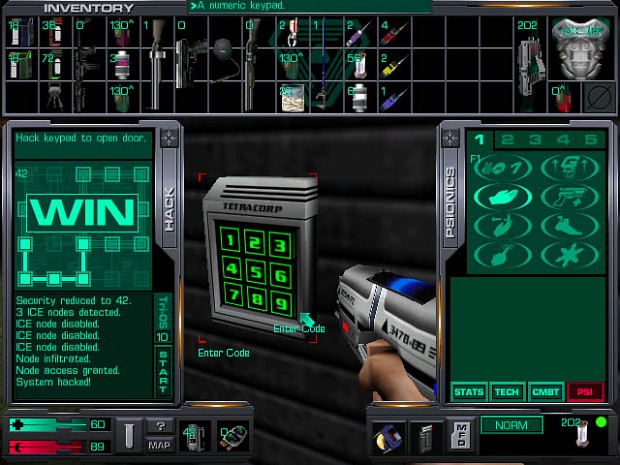Switch to psionics tier 2 tab

click(507, 140)
